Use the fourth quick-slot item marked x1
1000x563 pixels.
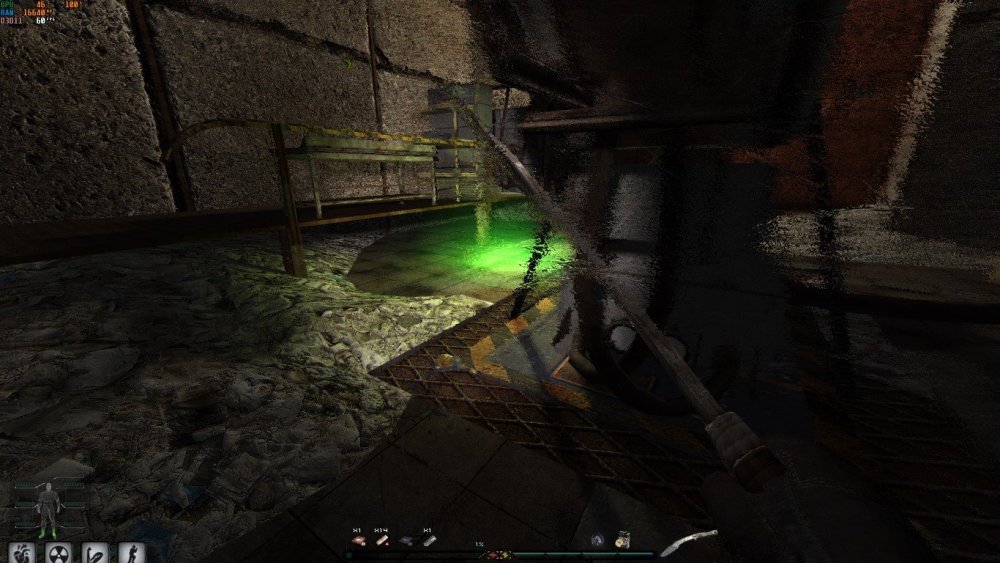[x=429, y=541]
